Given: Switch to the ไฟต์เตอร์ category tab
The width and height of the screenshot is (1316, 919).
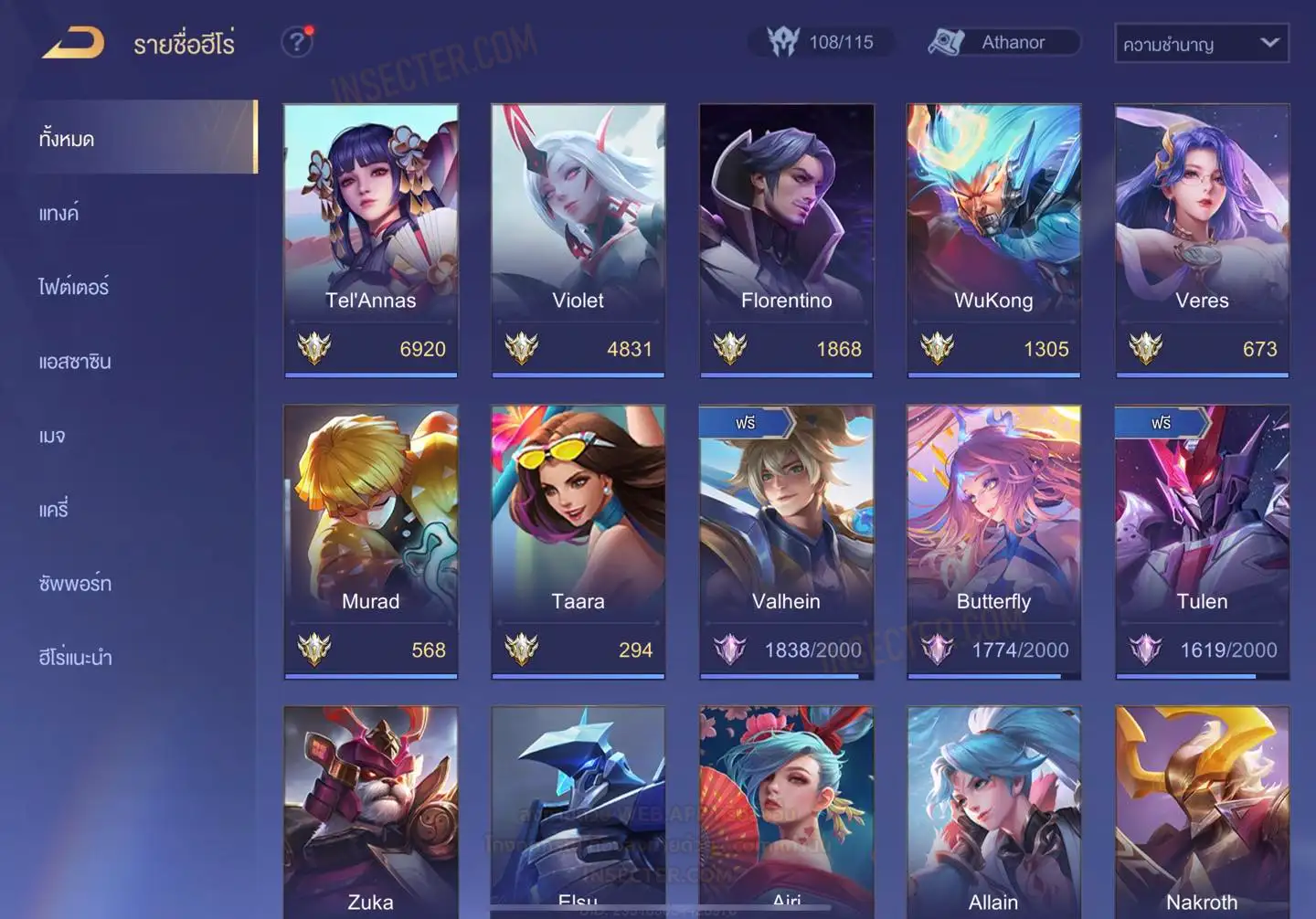Looking at the screenshot, I should (74, 288).
